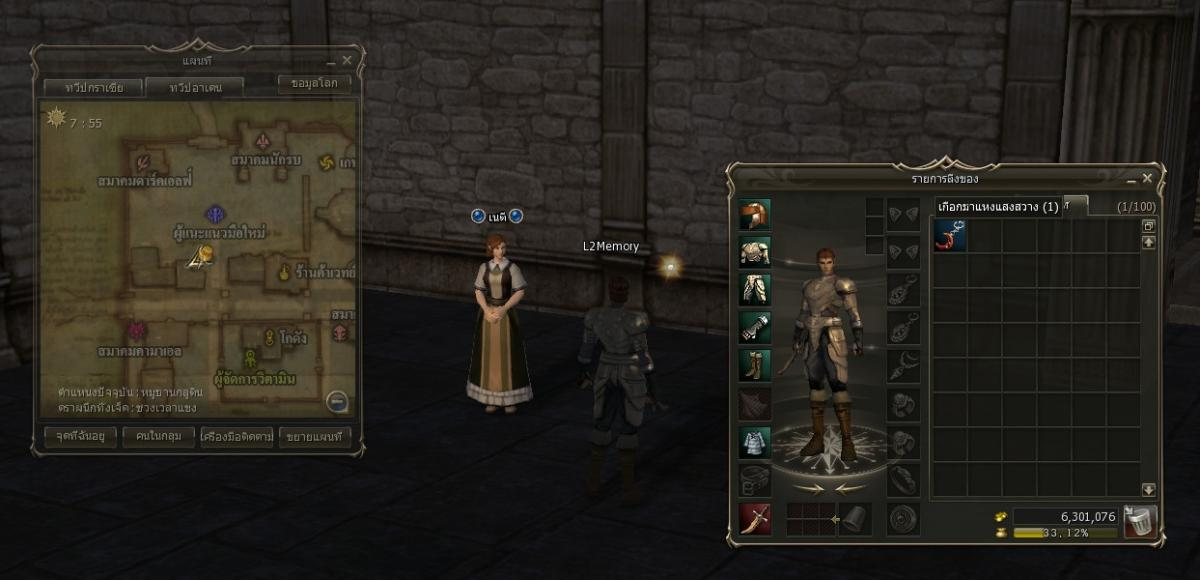Choose the equipped boots slot

pos(755,365)
